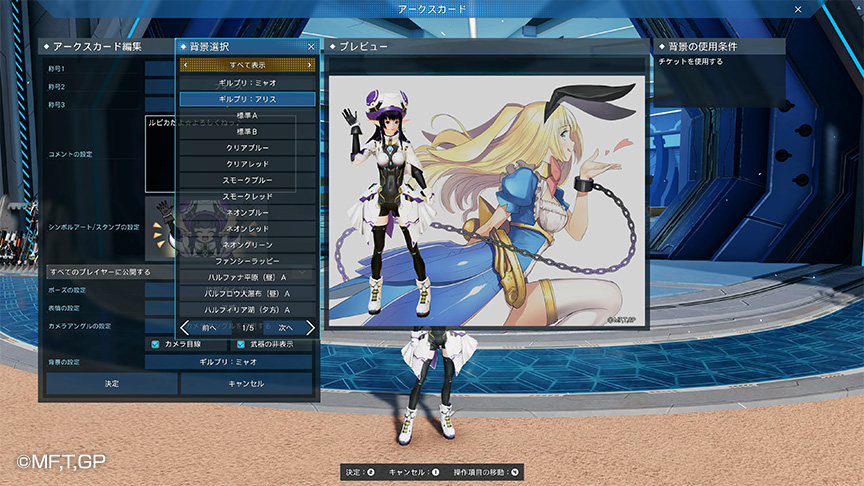864x486 pixels.
Task: Pick the 標準A background
Action: coord(247,115)
